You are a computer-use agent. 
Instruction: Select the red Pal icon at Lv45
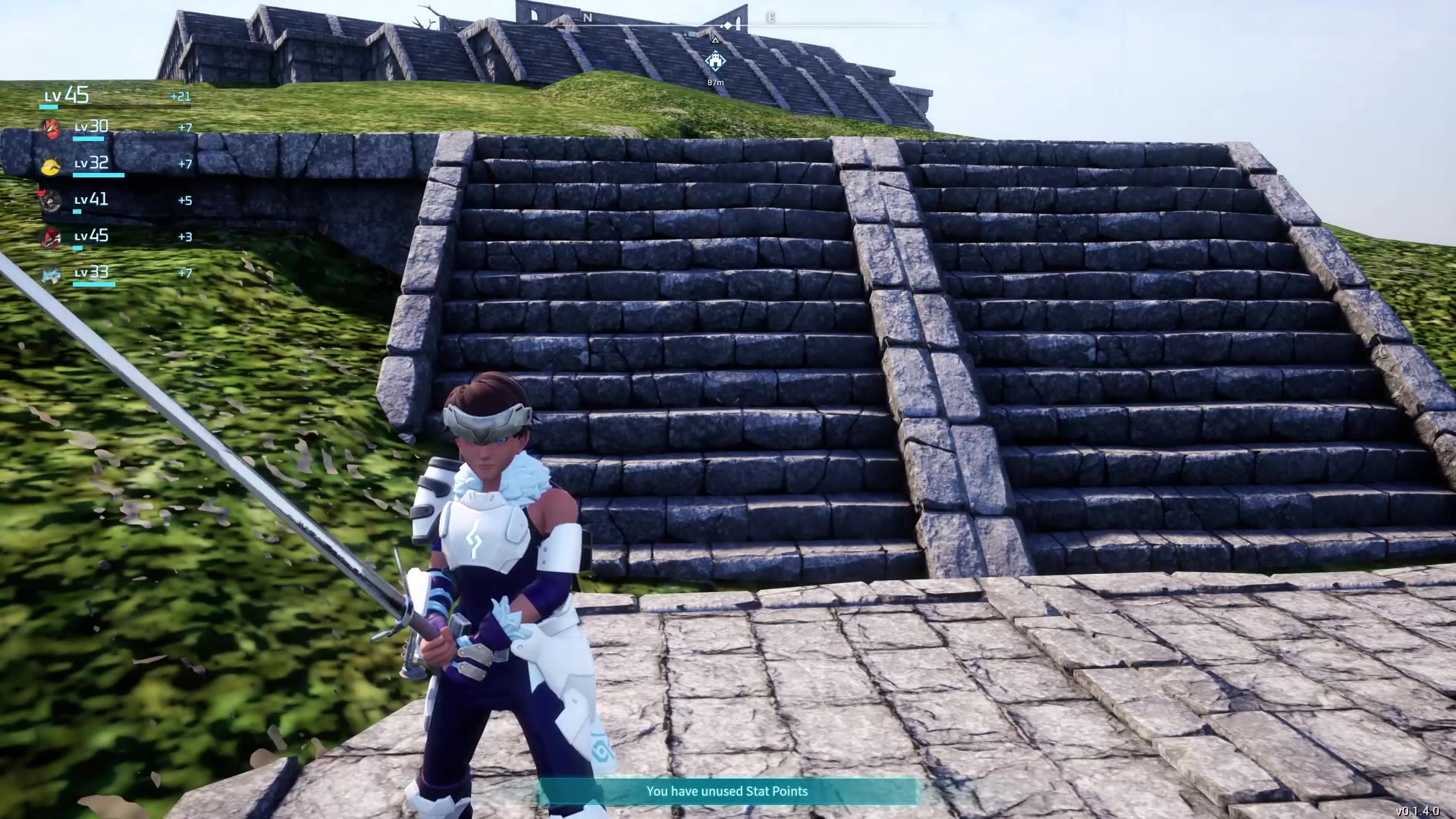coord(50,237)
